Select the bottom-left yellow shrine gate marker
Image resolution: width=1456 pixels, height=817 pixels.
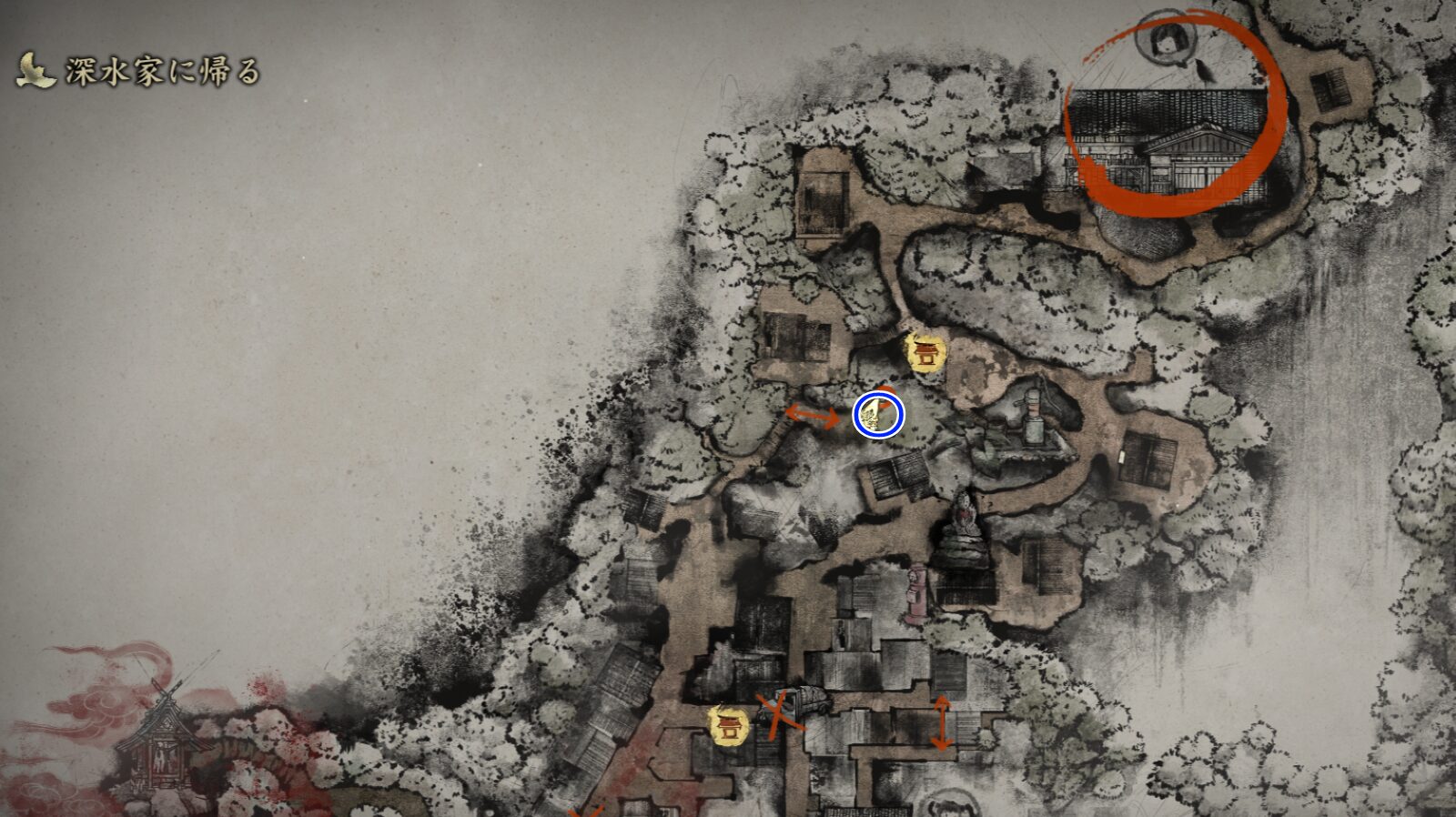pos(727,727)
